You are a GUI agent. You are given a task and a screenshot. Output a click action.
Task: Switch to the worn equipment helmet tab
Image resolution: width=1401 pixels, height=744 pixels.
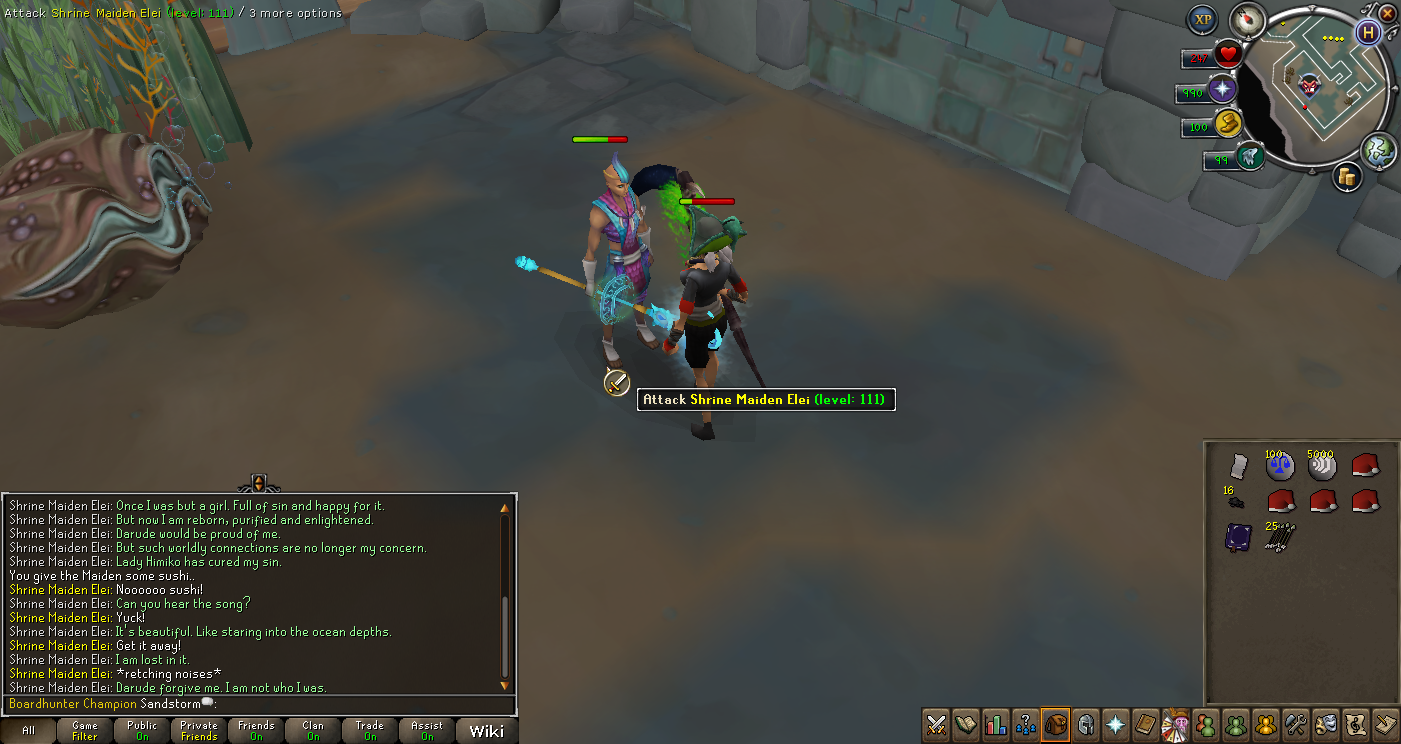[x=1085, y=723]
